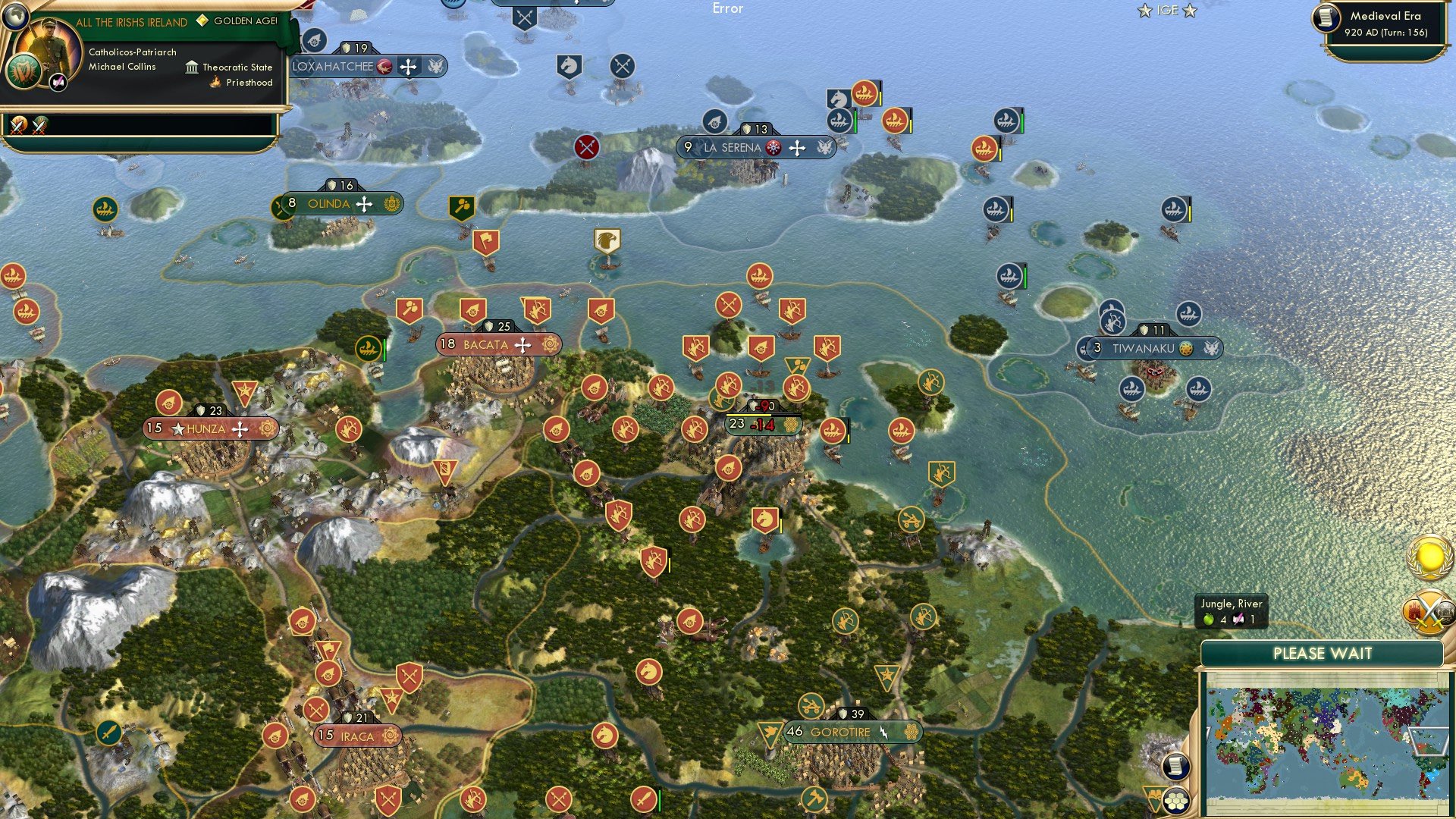Click the golden laurel victory progress medallion
The height and width of the screenshot is (819, 1456).
1429,559
